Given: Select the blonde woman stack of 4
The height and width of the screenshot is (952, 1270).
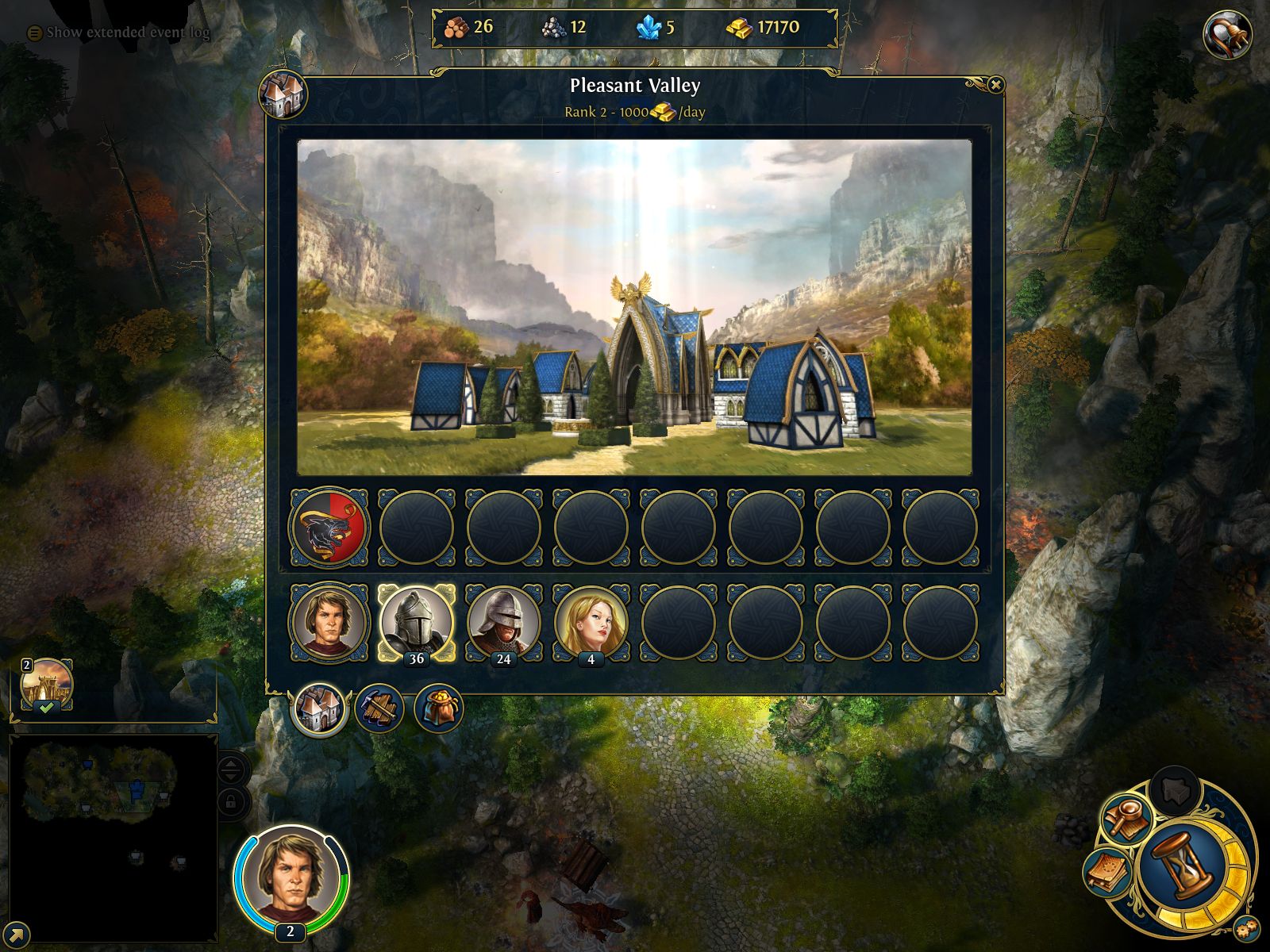Looking at the screenshot, I should pos(591,622).
